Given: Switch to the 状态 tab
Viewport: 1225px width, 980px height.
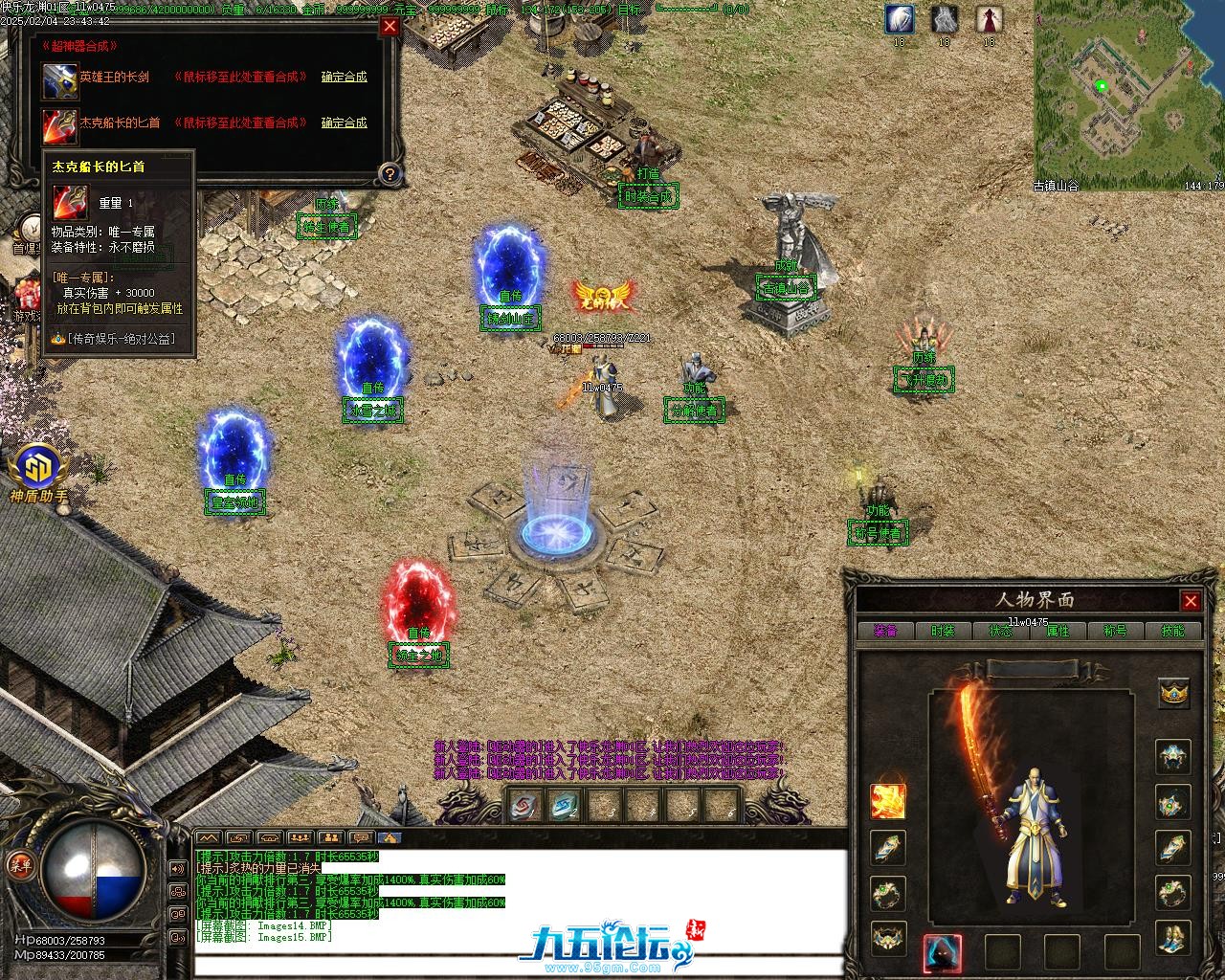Looking at the screenshot, I should pos(1000,631).
